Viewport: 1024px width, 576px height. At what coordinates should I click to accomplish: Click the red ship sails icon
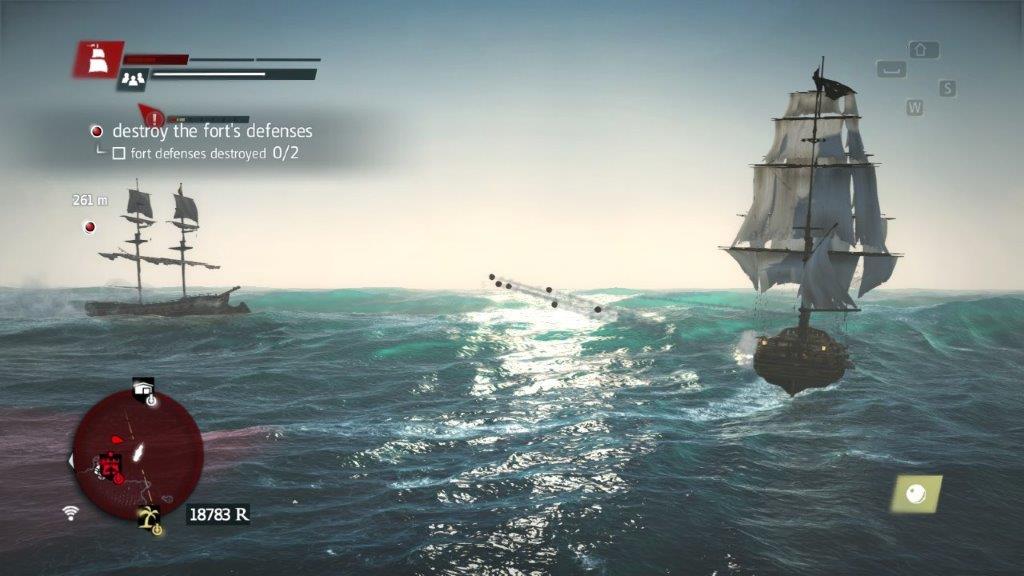click(98, 60)
